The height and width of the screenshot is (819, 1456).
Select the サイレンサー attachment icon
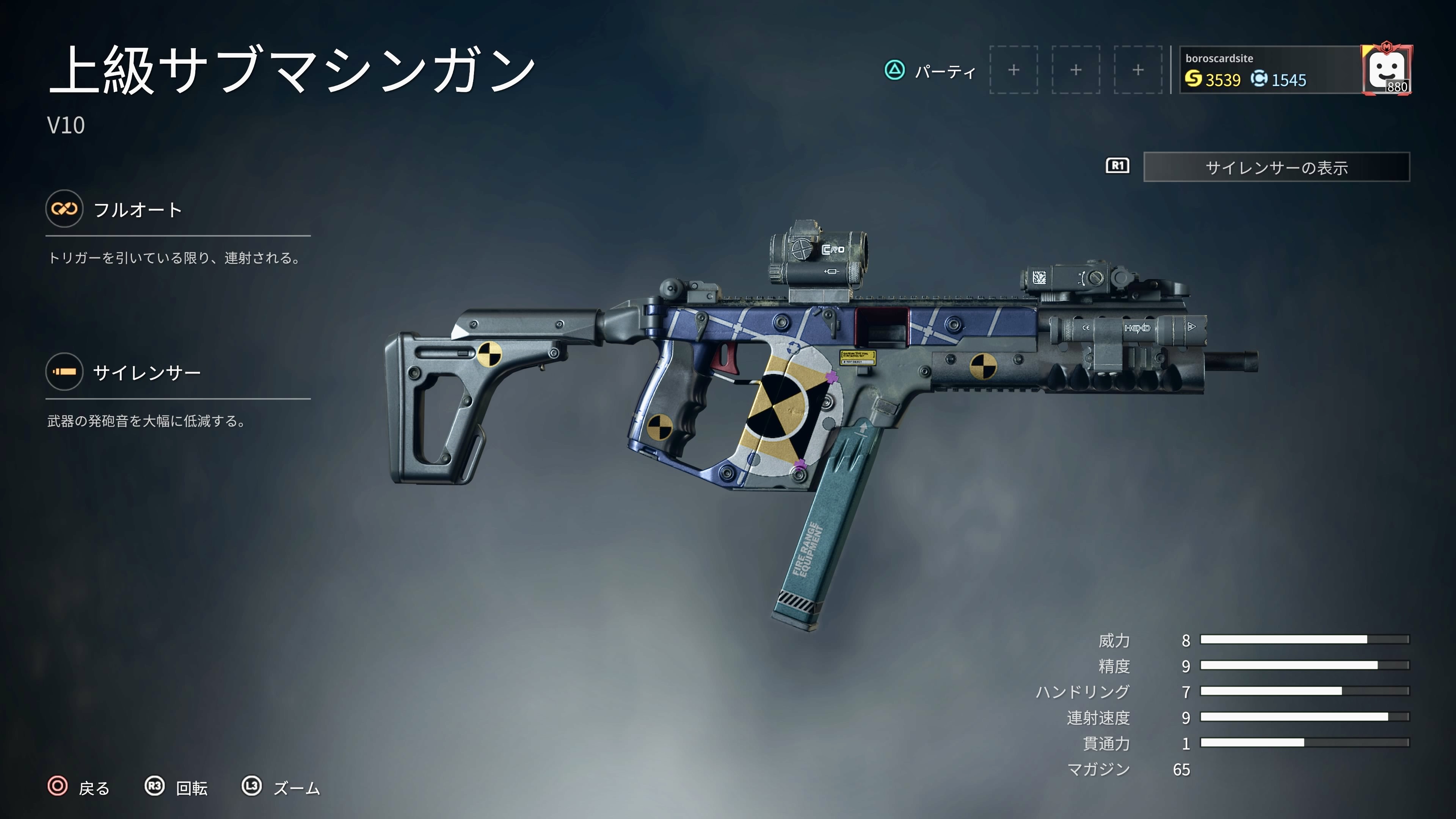pos(64,372)
